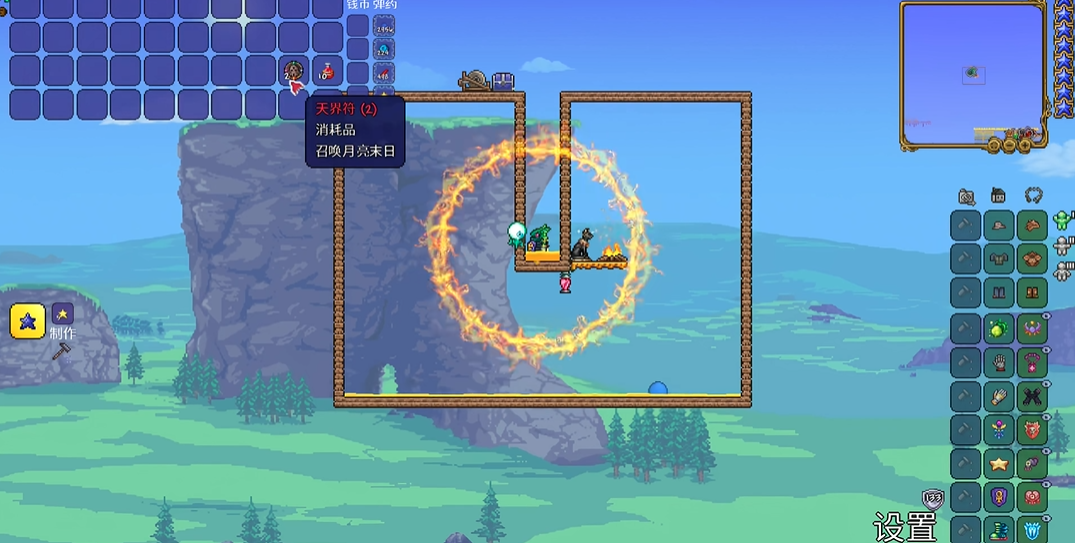Select the first ammo slot

[384, 27]
